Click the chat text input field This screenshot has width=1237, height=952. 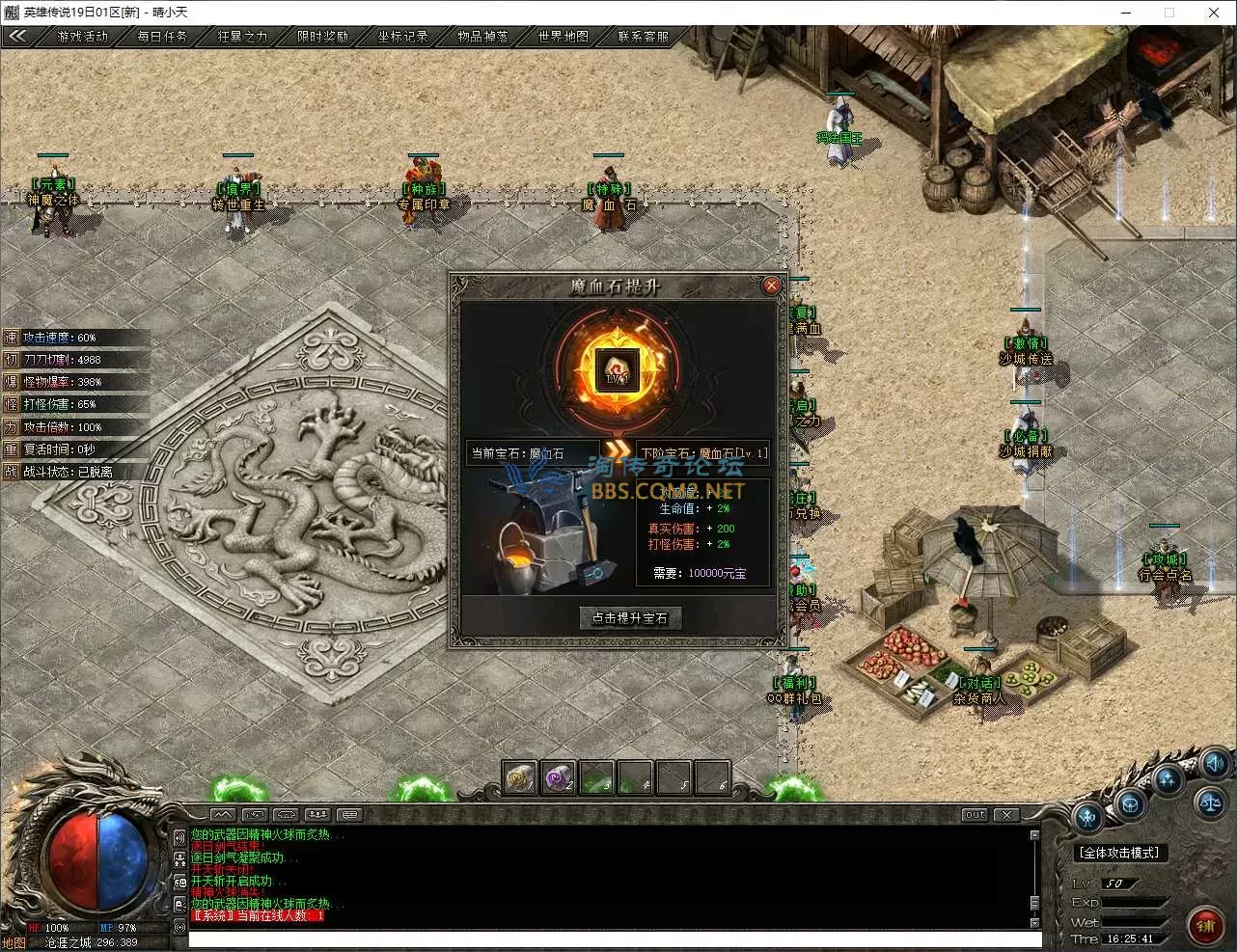[x=614, y=939]
